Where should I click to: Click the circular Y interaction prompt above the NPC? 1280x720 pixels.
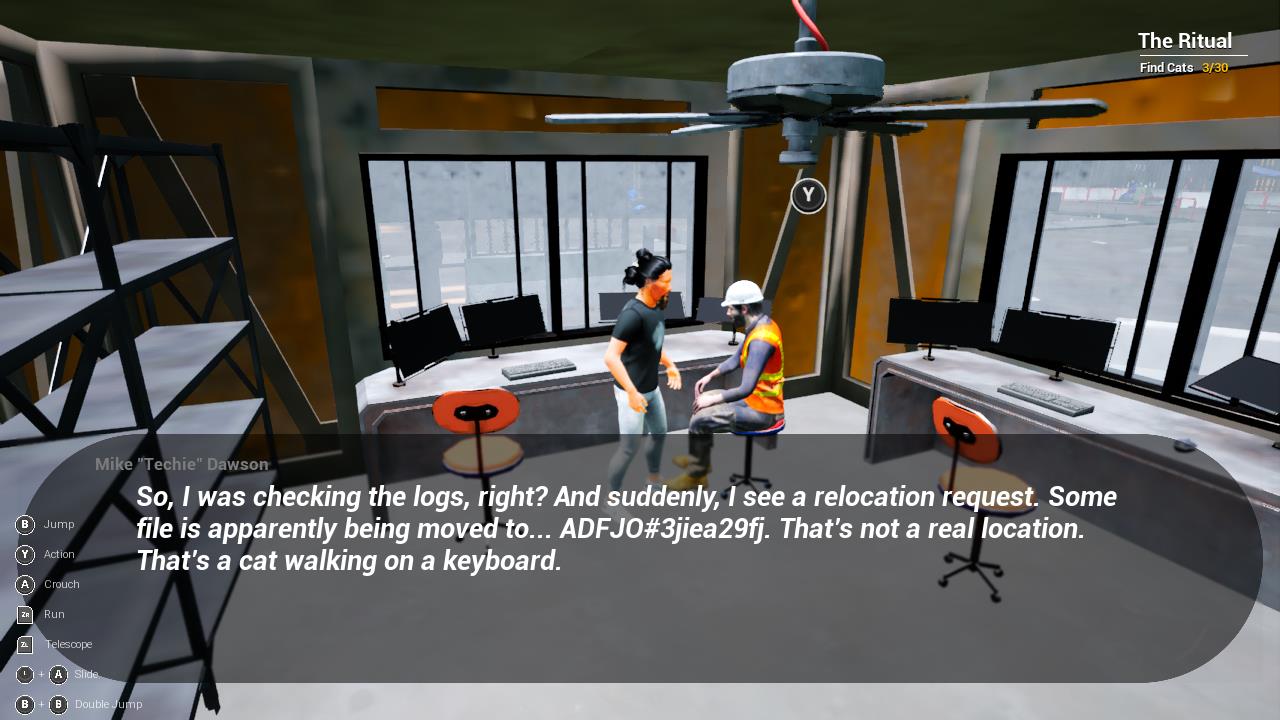click(807, 196)
